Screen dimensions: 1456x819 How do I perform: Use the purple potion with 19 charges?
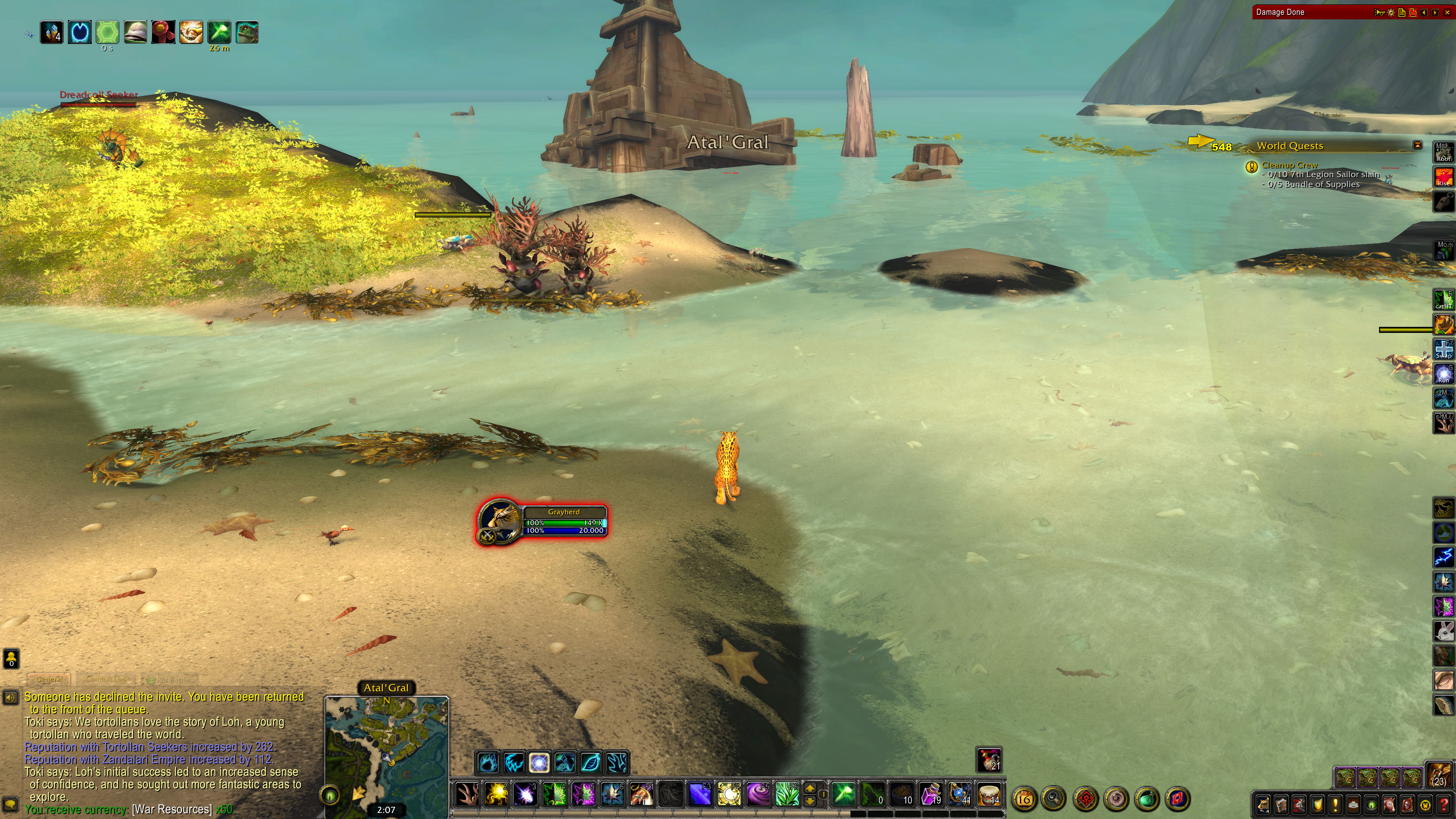[x=931, y=795]
